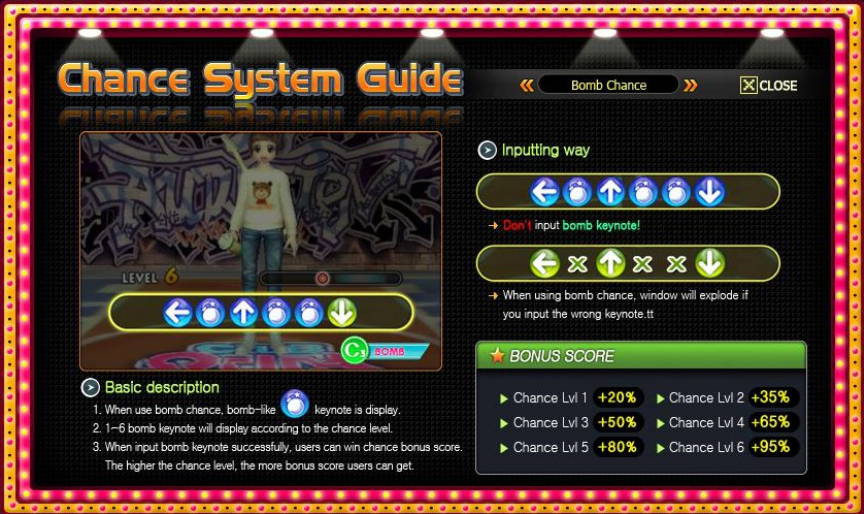Select the Bomb Chance page title

click(608, 86)
